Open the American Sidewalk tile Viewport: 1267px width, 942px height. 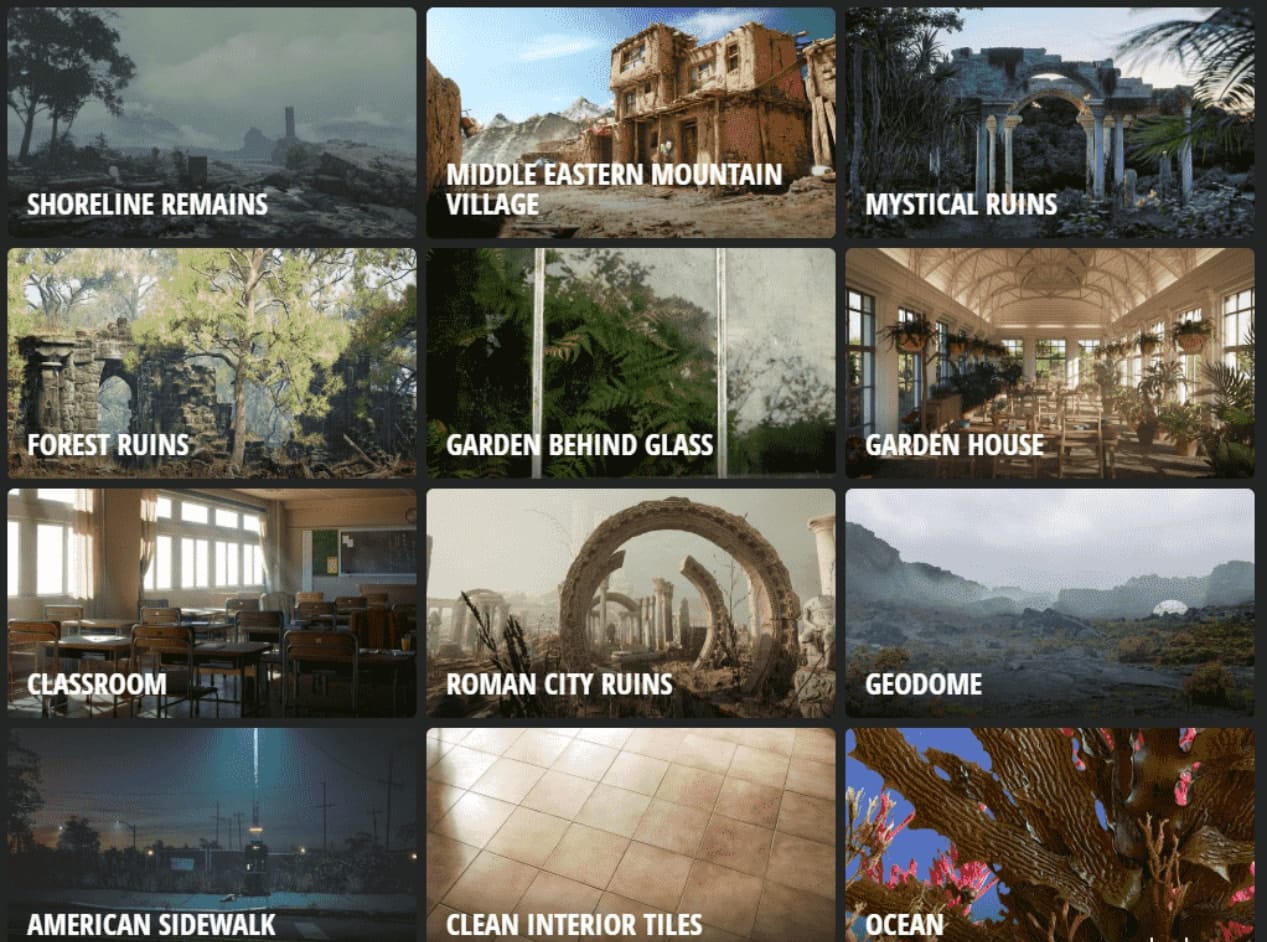tap(211, 835)
